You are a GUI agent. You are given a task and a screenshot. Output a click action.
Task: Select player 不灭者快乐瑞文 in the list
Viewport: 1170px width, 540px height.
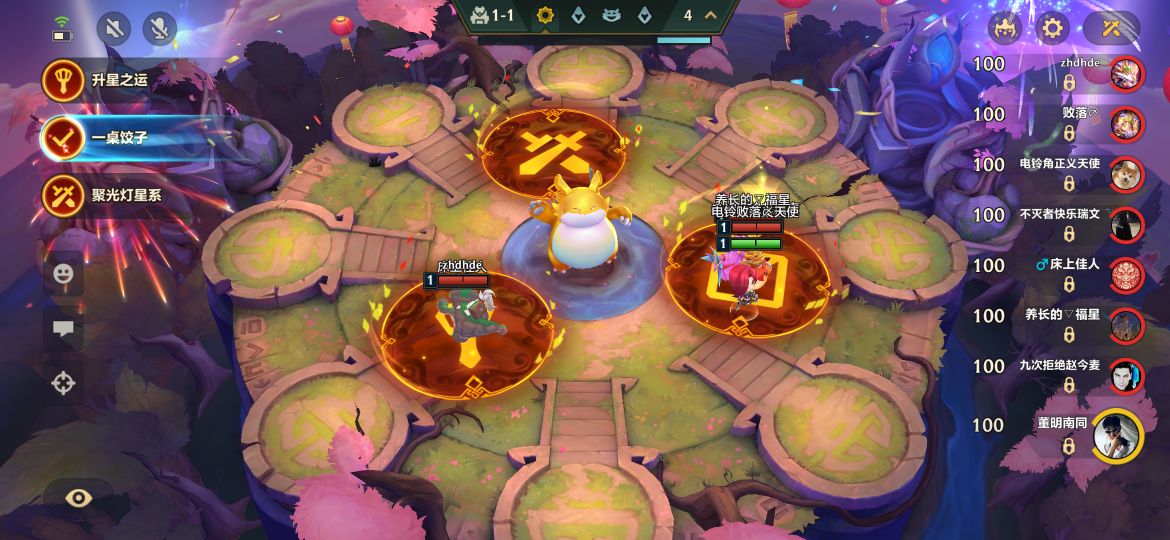(x=1127, y=223)
